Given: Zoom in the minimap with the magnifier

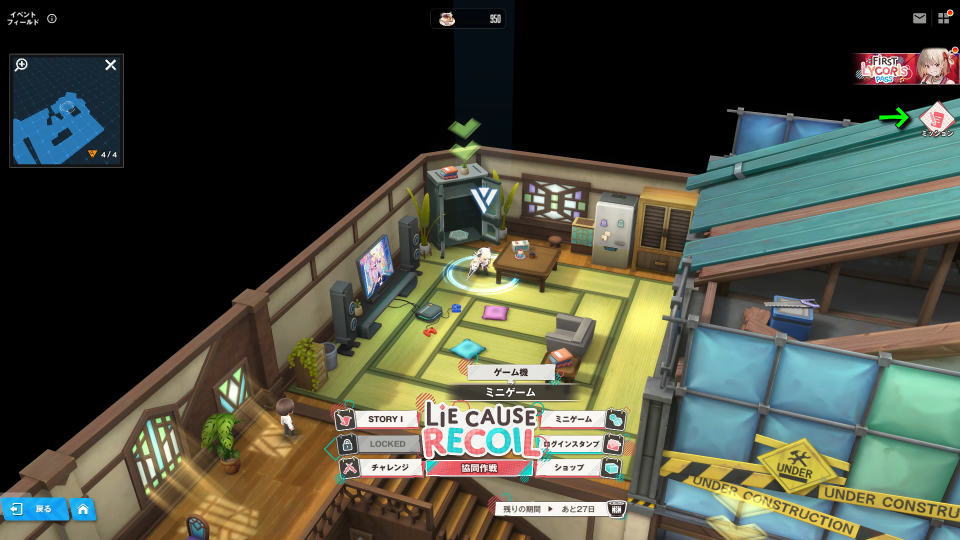Looking at the screenshot, I should 22,65.
